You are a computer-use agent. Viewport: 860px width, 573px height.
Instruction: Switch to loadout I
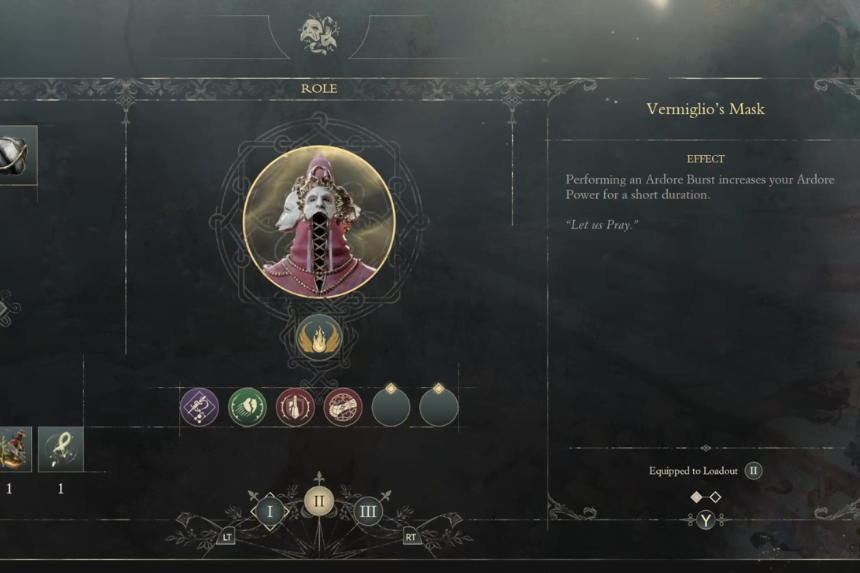[269, 513]
